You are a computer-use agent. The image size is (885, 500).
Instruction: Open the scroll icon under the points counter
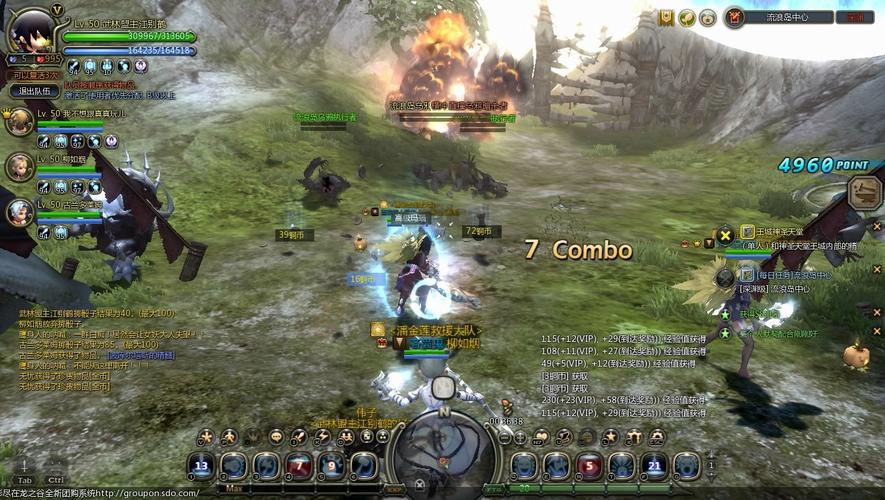pos(863,192)
